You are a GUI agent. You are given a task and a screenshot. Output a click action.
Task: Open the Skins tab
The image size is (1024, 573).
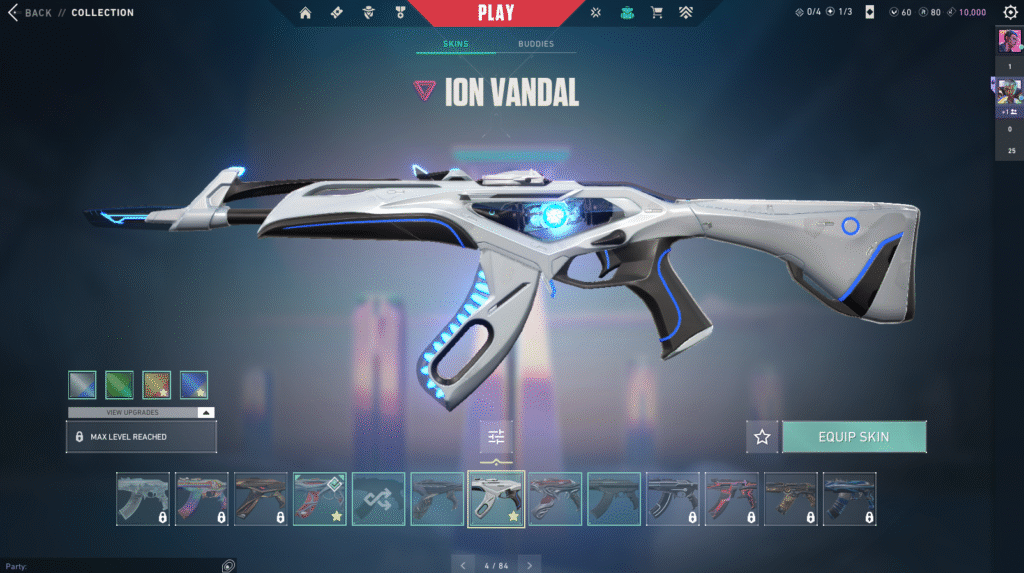pos(455,45)
